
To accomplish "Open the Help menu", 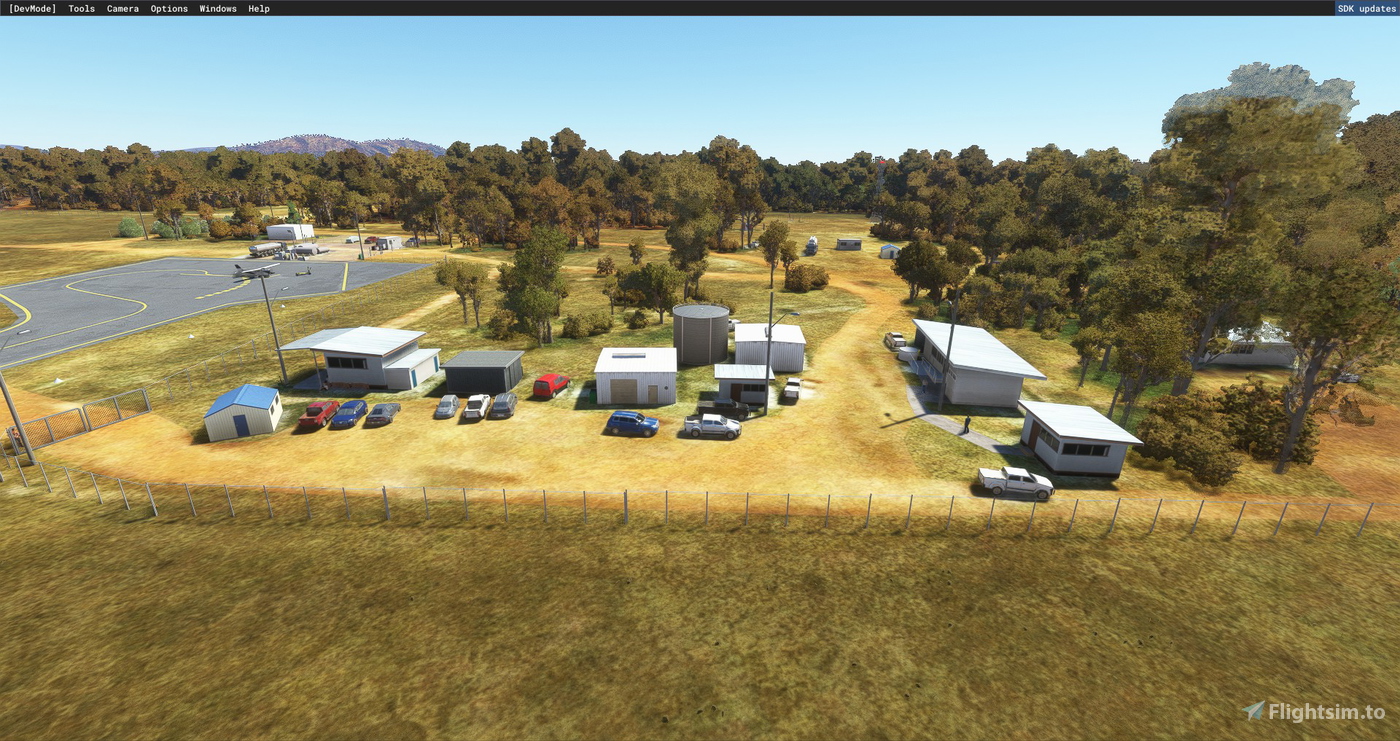I will 258,8.
